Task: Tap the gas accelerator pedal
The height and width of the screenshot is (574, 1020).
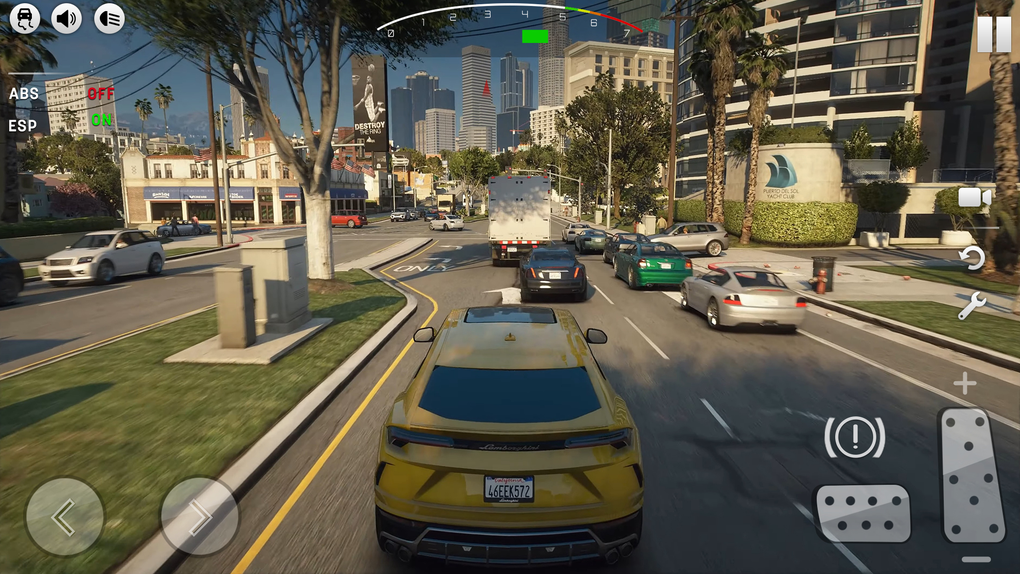Action: [x=971, y=475]
